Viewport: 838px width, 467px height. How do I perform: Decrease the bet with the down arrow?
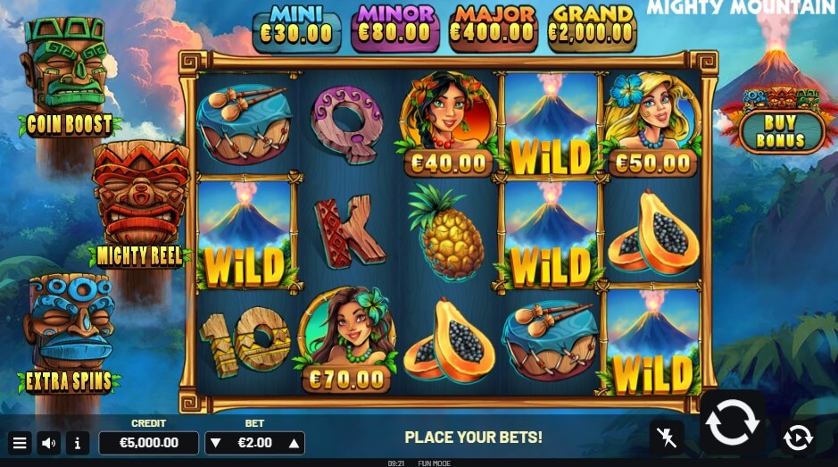tap(215, 443)
